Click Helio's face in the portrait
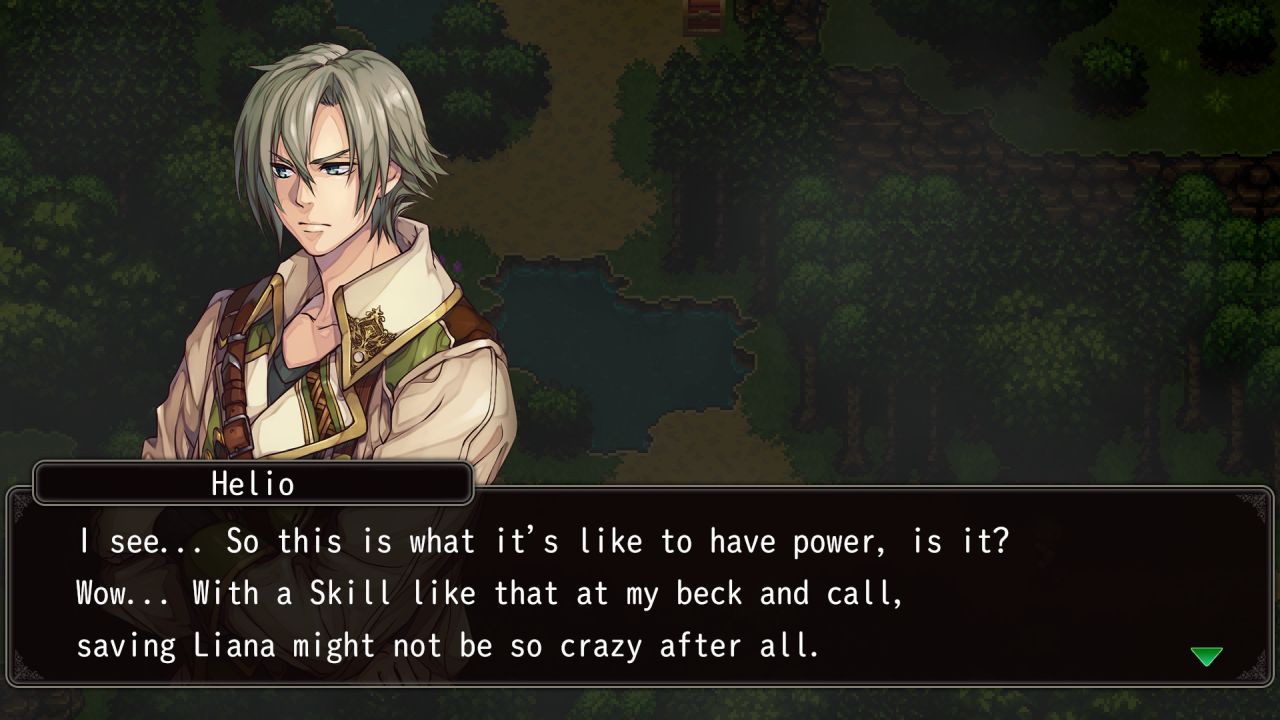The height and width of the screenshot is (720, 1280). point(315,185)
